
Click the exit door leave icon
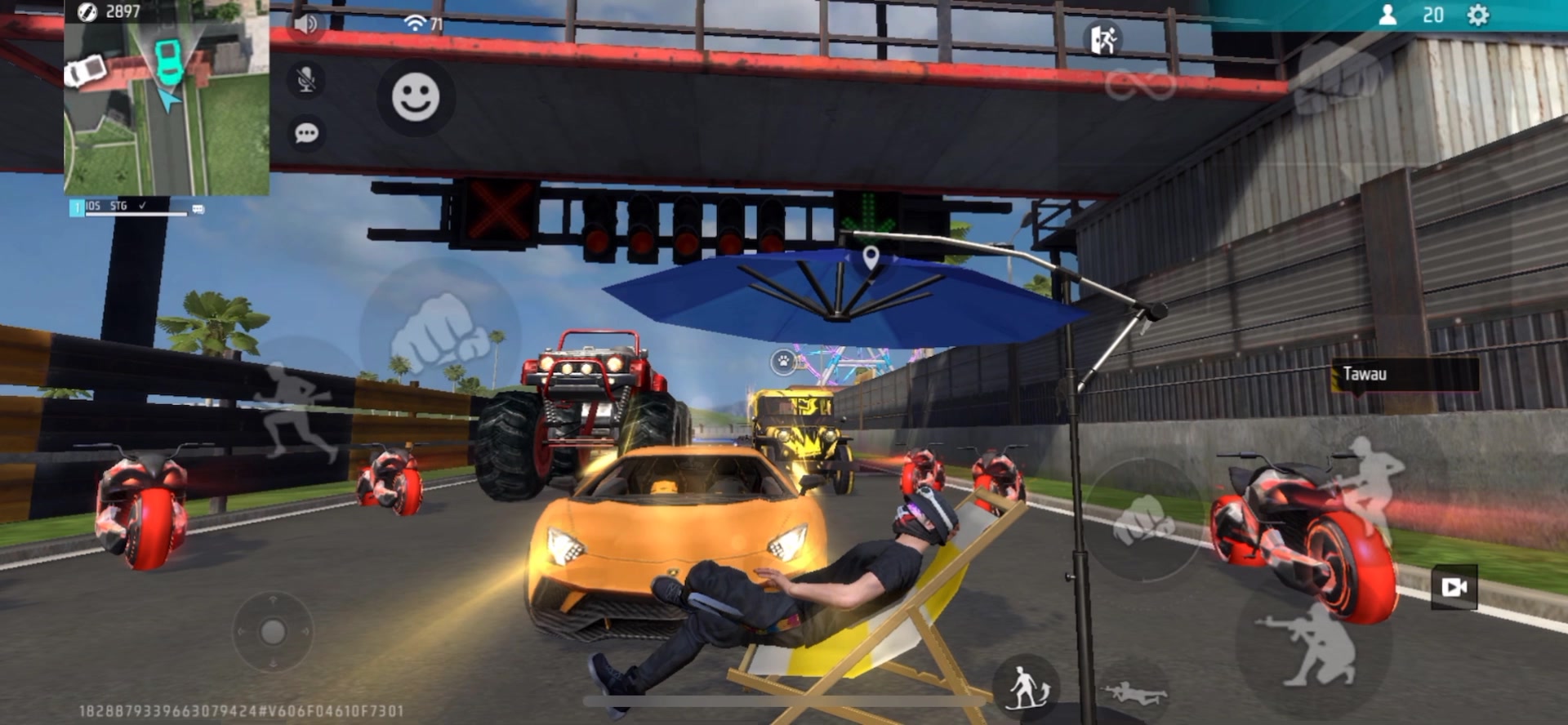[1103, 39]
